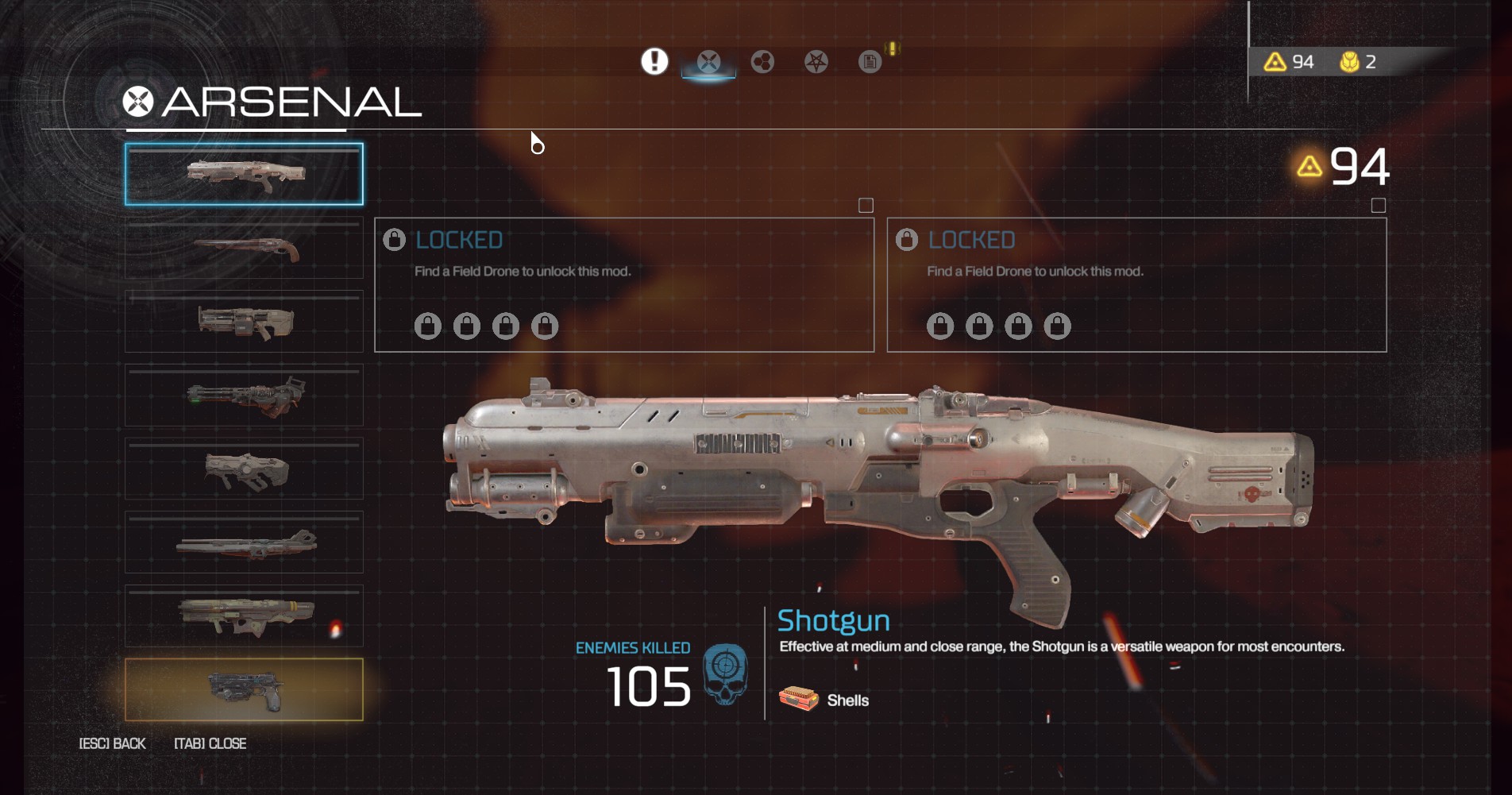1512x795 pixels.
Task: Select the Combat Shotgun weapon slot
Action: click(244, 174)
